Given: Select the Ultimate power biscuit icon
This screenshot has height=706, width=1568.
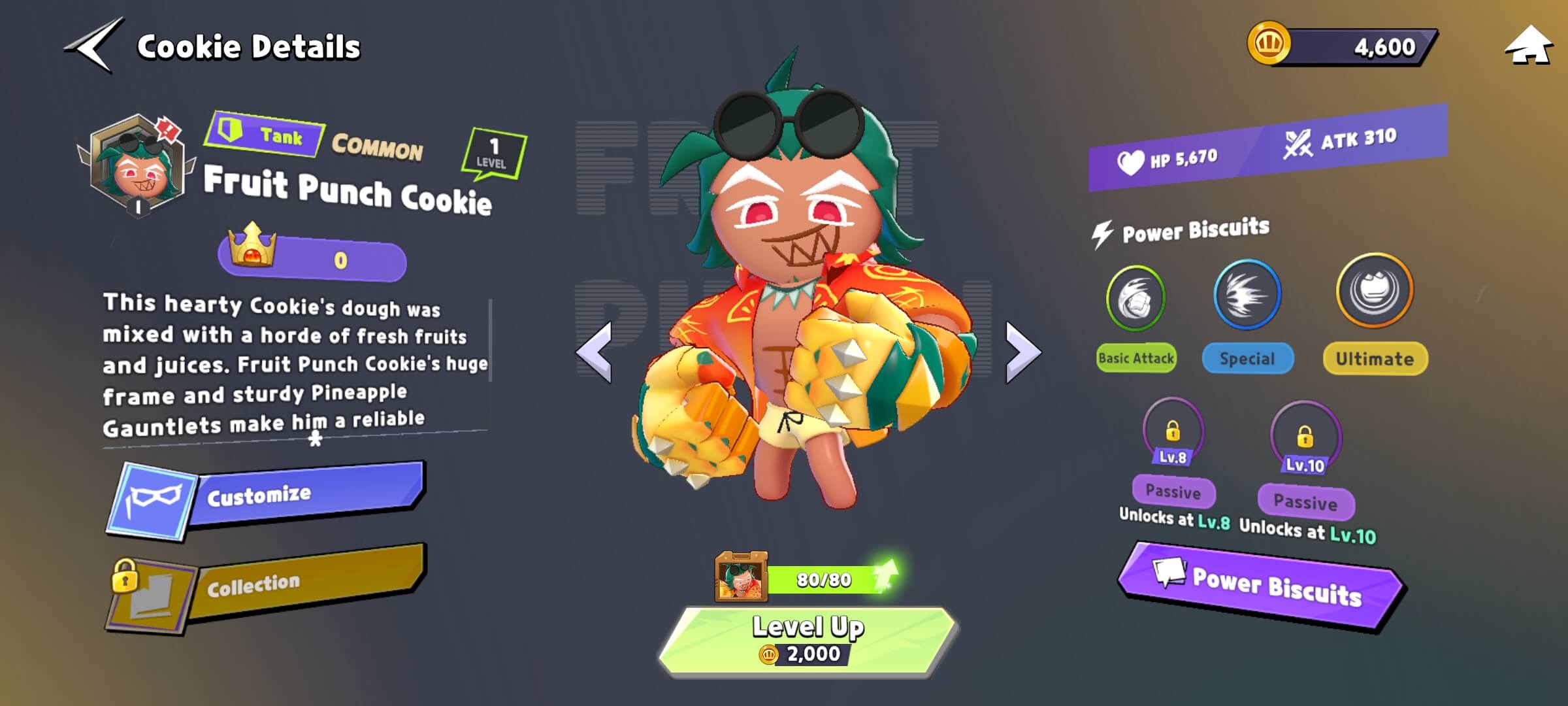Looking at the screenshot, I should (1374, 290).
